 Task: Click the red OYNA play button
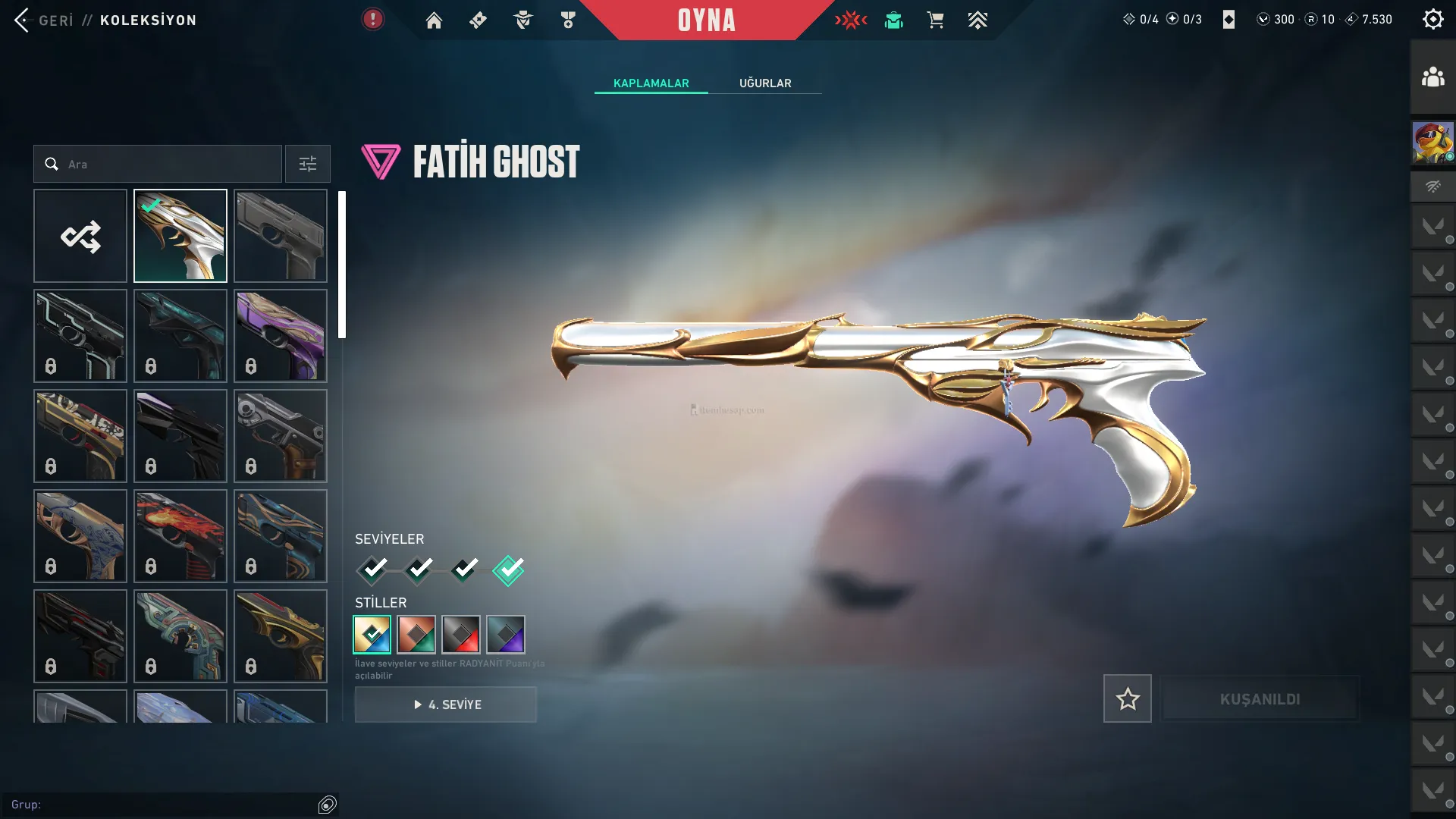point(706,20)
